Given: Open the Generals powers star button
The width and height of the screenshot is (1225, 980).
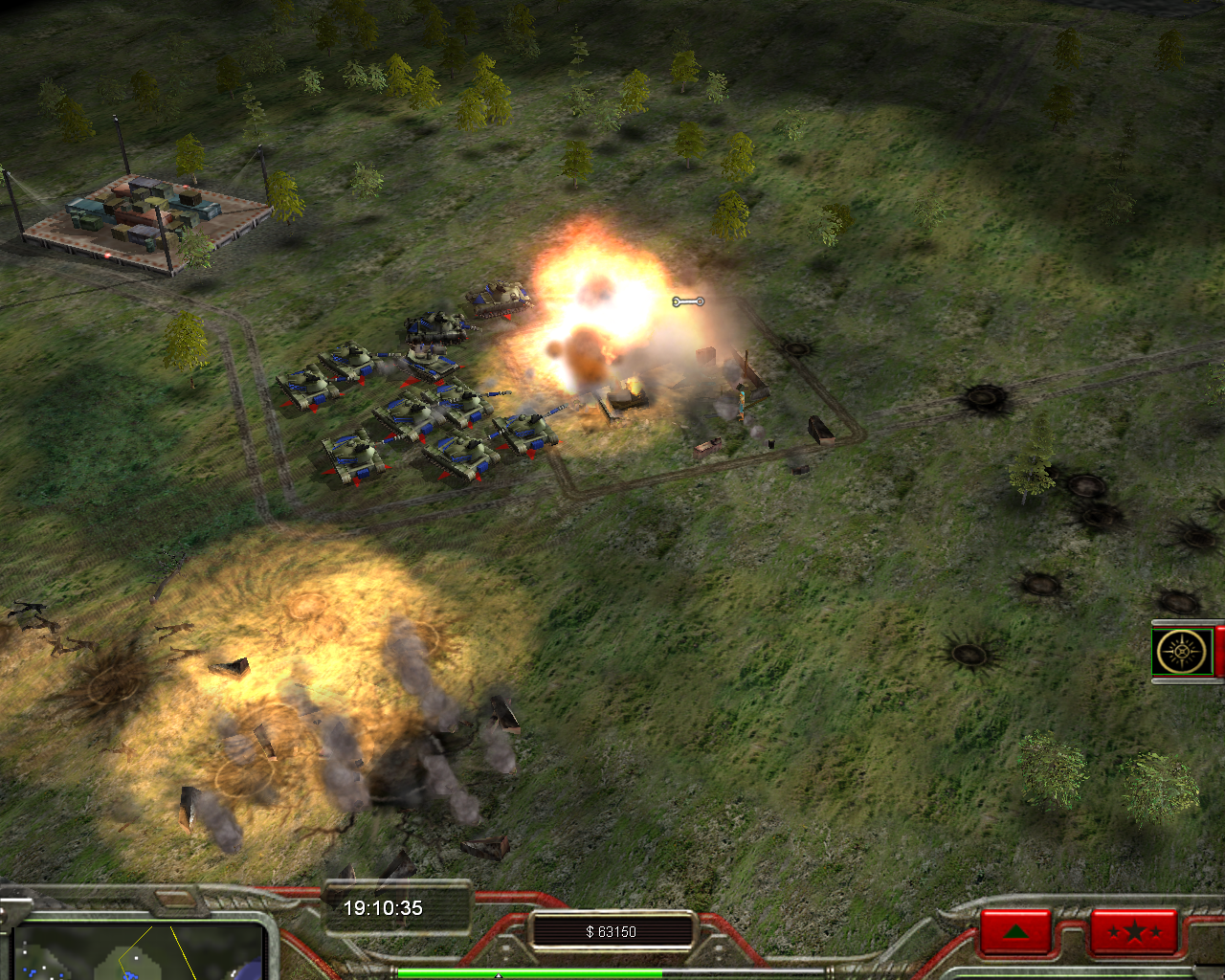Looking at the screenshot, I should coord(1133,931).
